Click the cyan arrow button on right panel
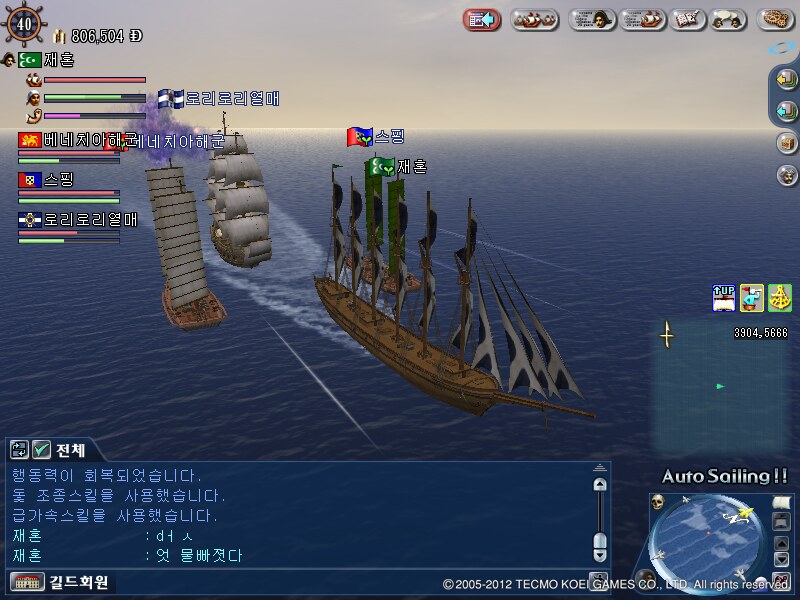Screen dimensions: 800x600 pyautogui.click(x=787, y=110)
